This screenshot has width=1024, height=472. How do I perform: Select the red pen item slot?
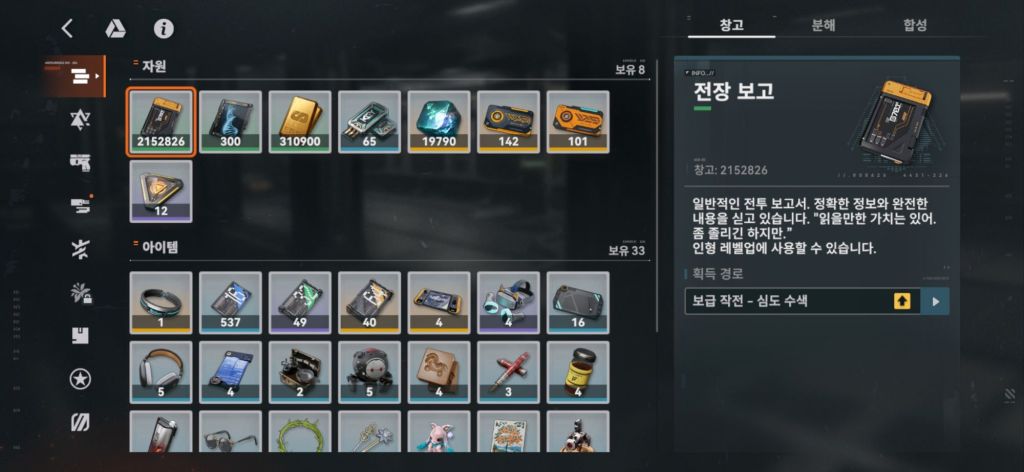pos(508,371)
